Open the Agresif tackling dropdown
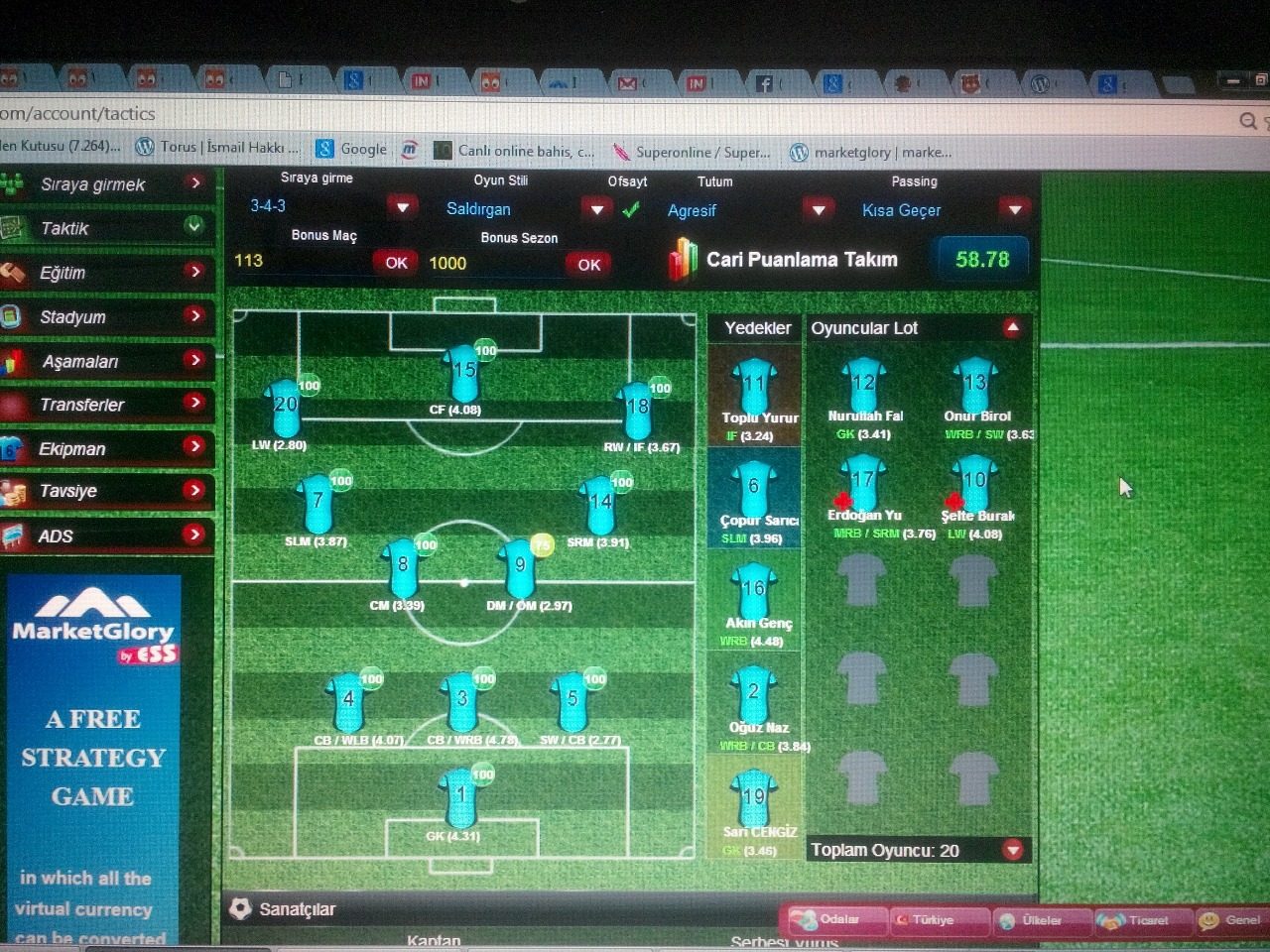The image size is (1270, 952). tap(818, 210)
